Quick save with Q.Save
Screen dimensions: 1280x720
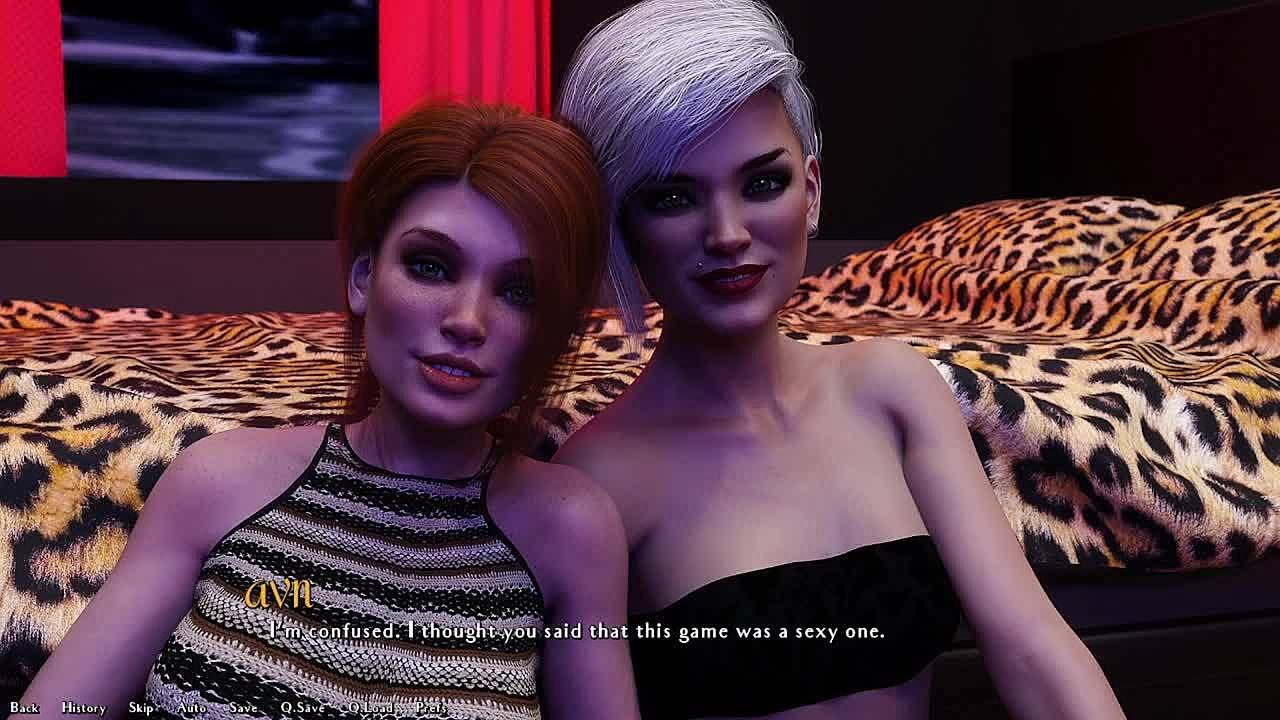pos(302,708)
